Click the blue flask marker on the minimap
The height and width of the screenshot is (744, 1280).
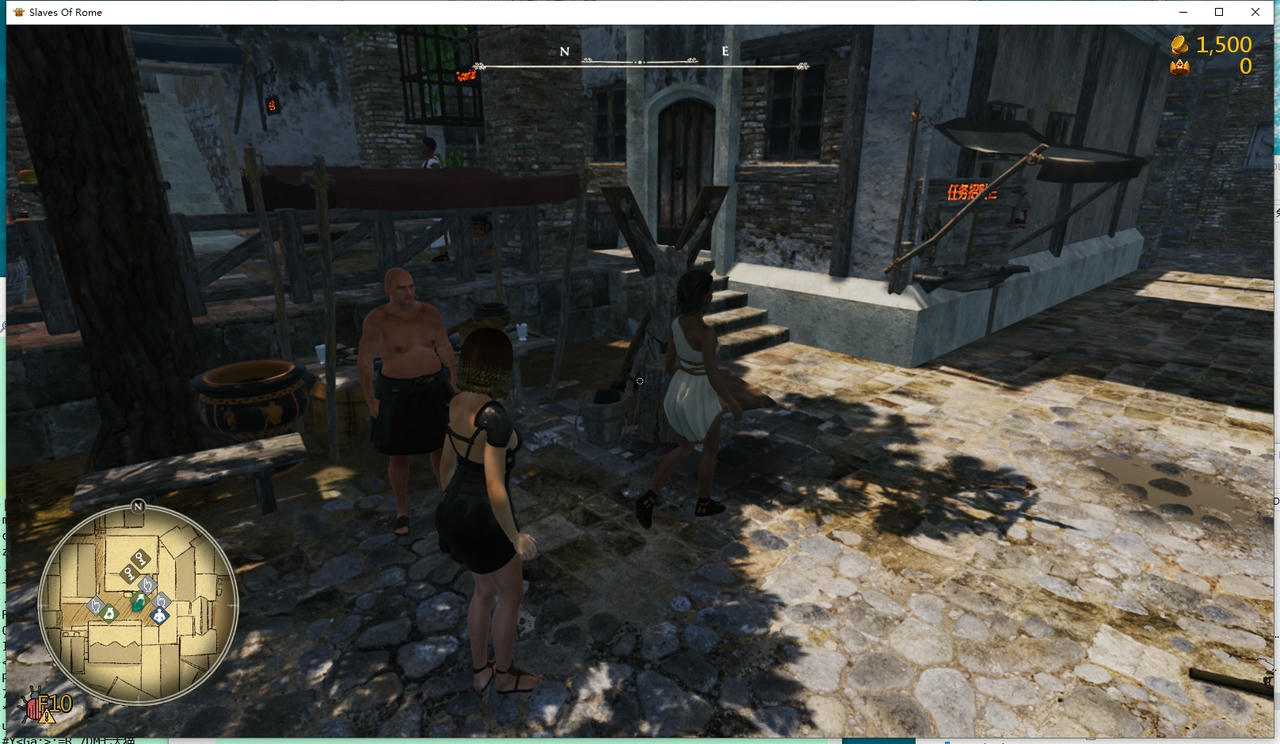tap(158, 614)
